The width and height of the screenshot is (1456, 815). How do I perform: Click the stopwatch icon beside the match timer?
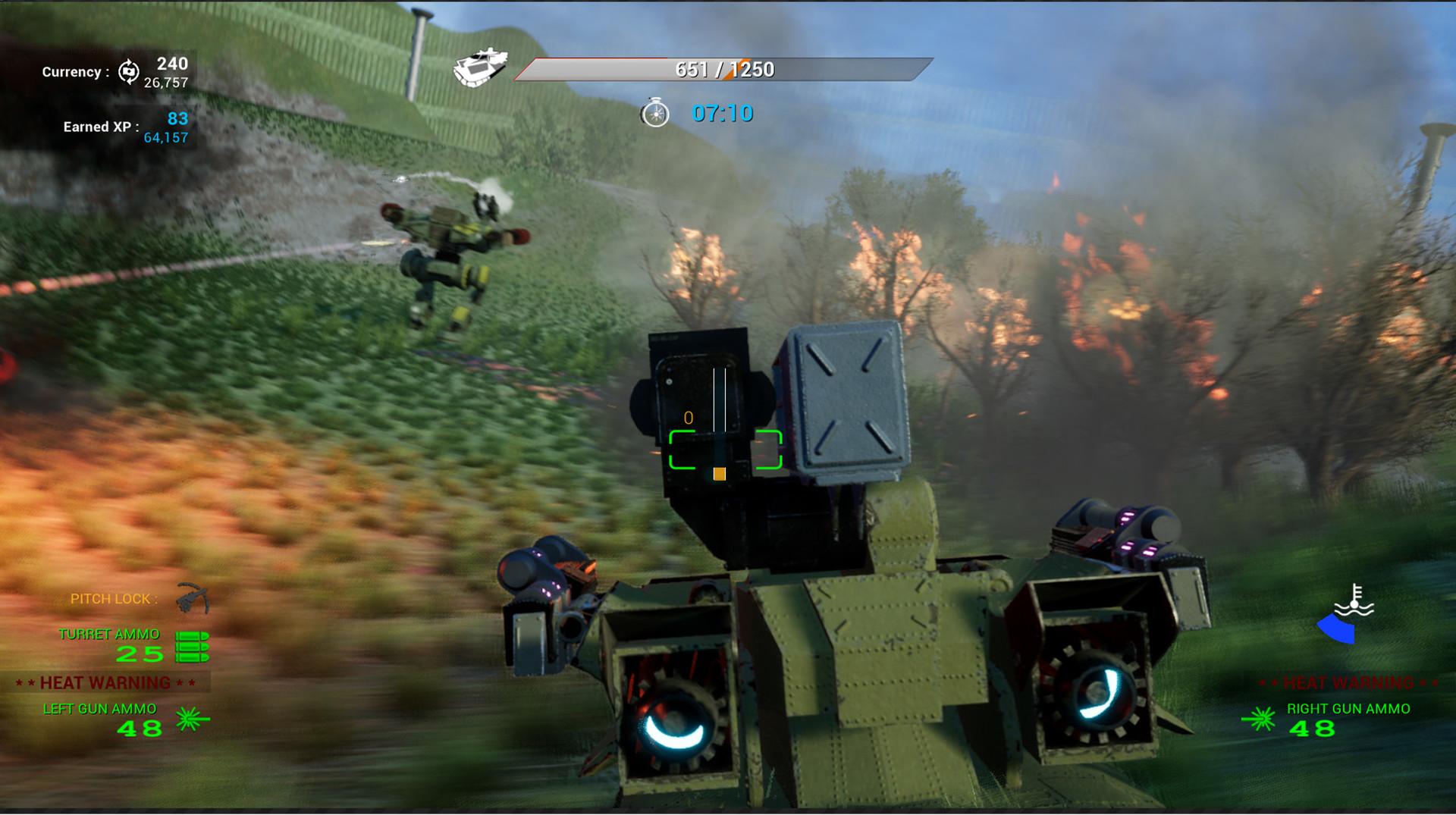pyautogui.click(x=654, y=114)
